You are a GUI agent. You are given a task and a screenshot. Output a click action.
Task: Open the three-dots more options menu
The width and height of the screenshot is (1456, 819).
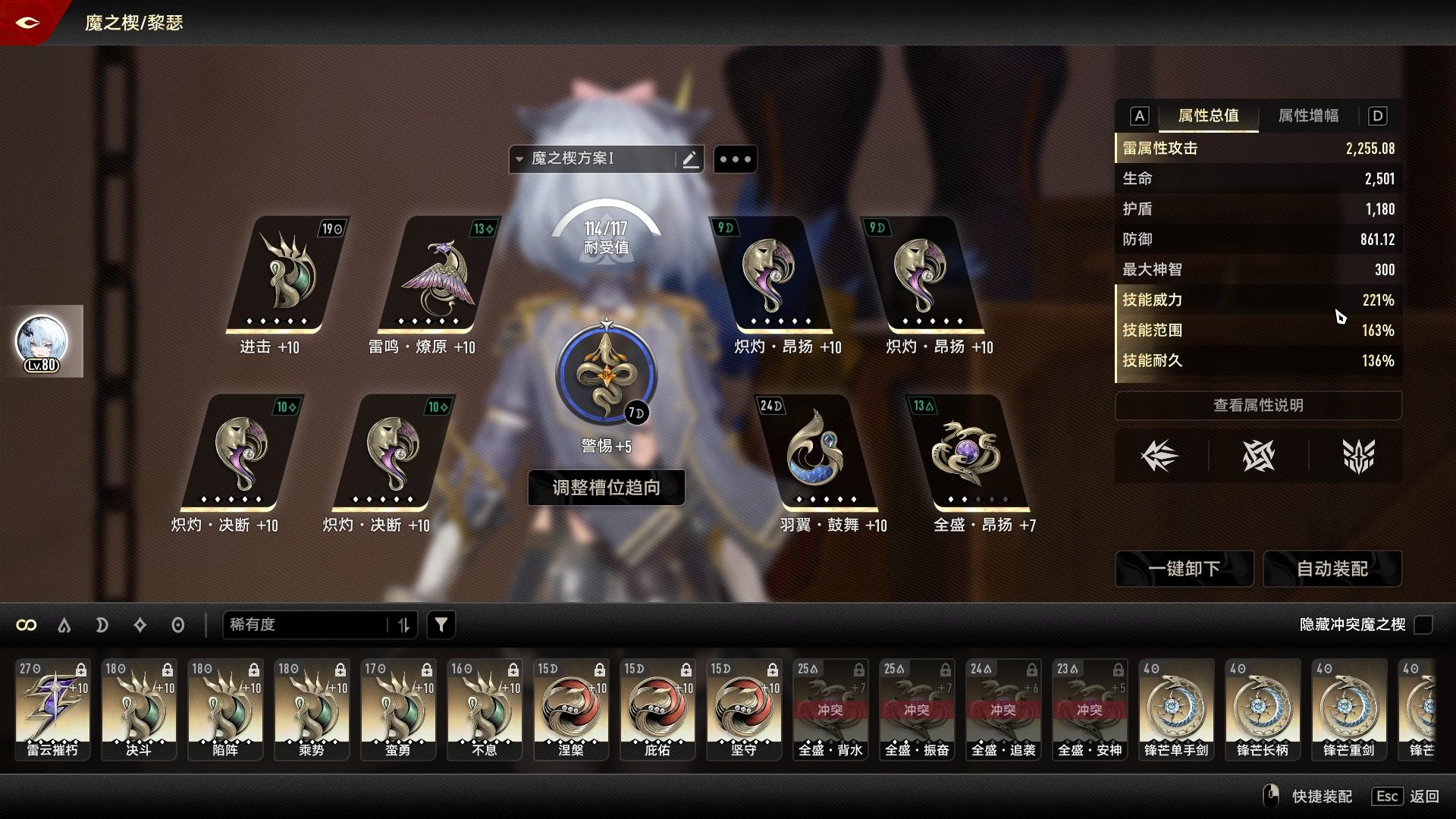pyautogui.click(x=735, y=159)
